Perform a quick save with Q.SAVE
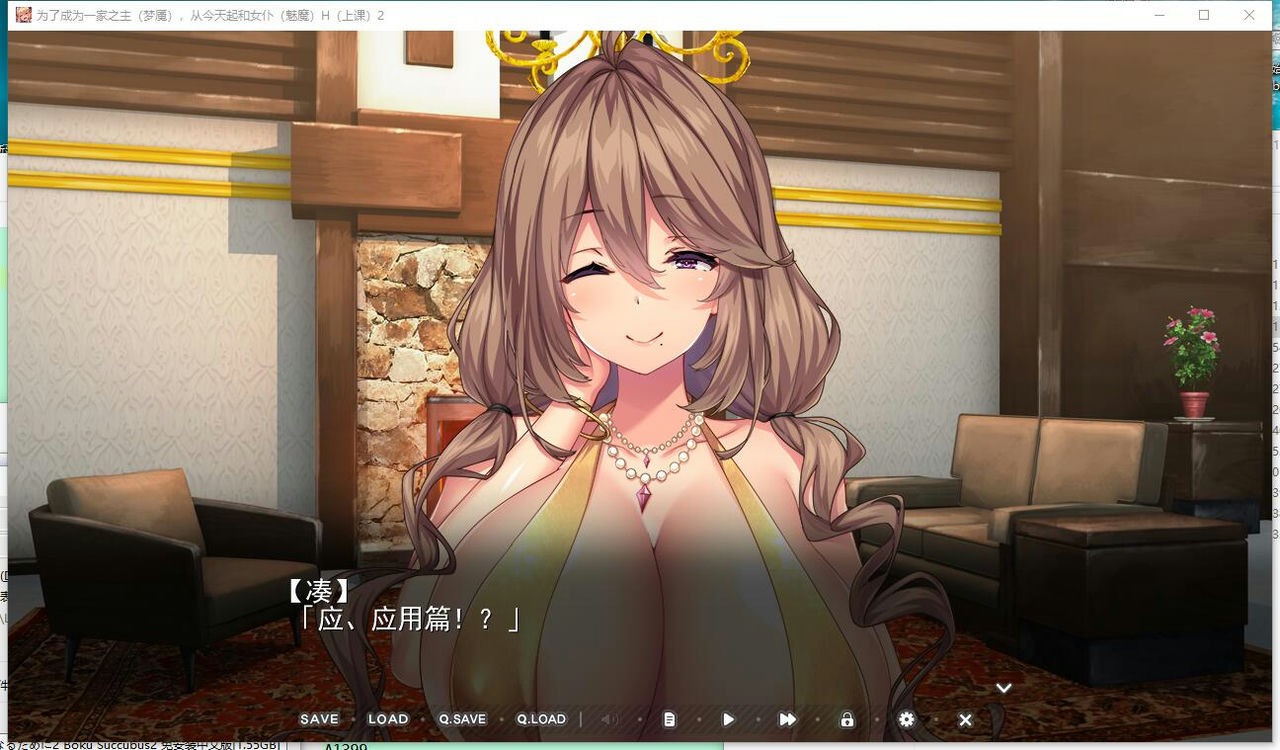Viewport: 1280px width, 750px height. 461,719
